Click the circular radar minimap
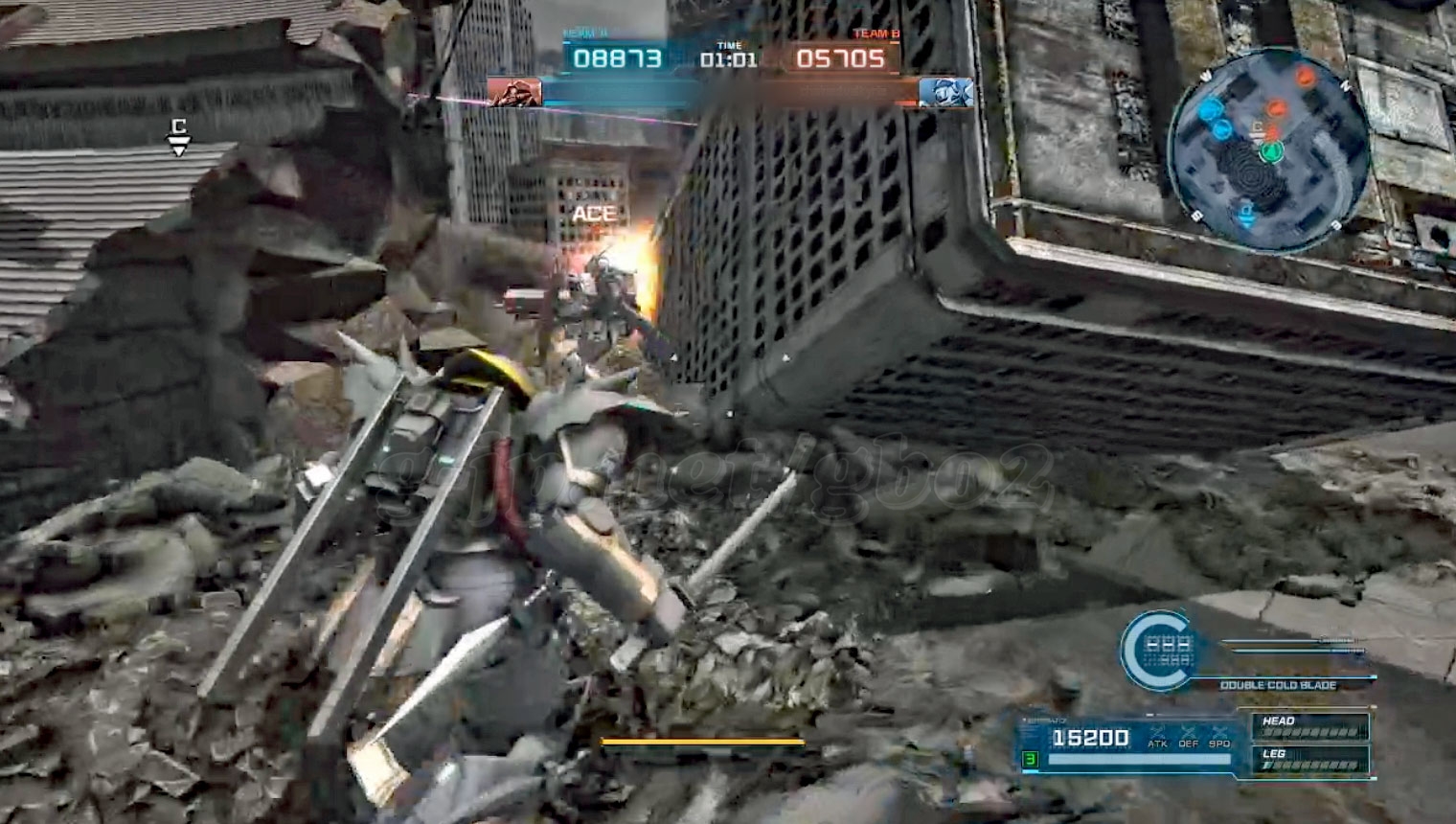1456x824 pixels. 1269,150
